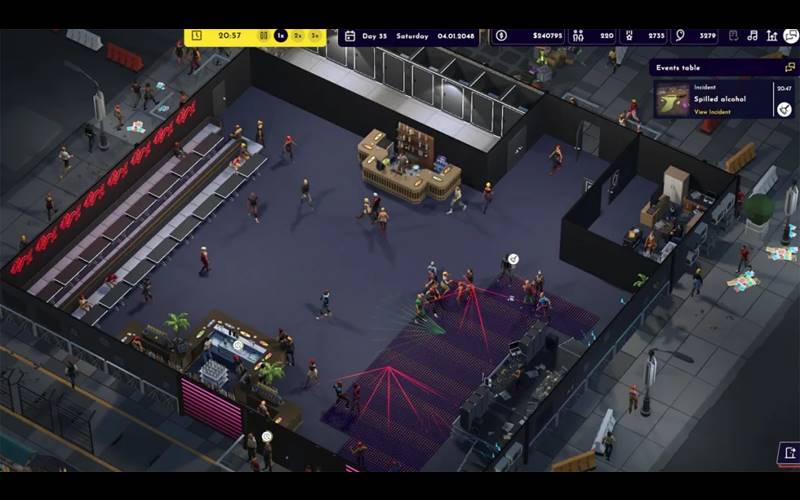Open the music note menu

click(752, 36)
